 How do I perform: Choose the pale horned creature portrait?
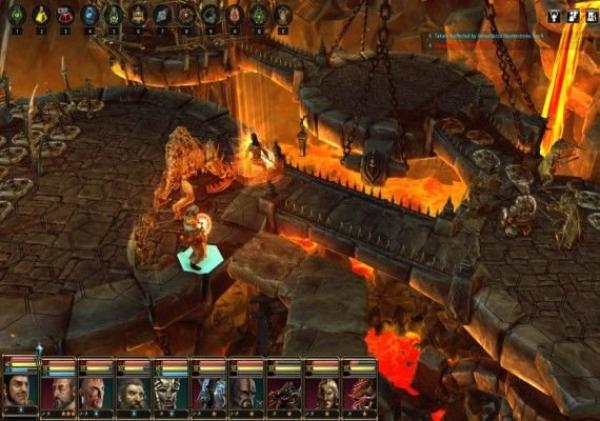pos(209,389)
